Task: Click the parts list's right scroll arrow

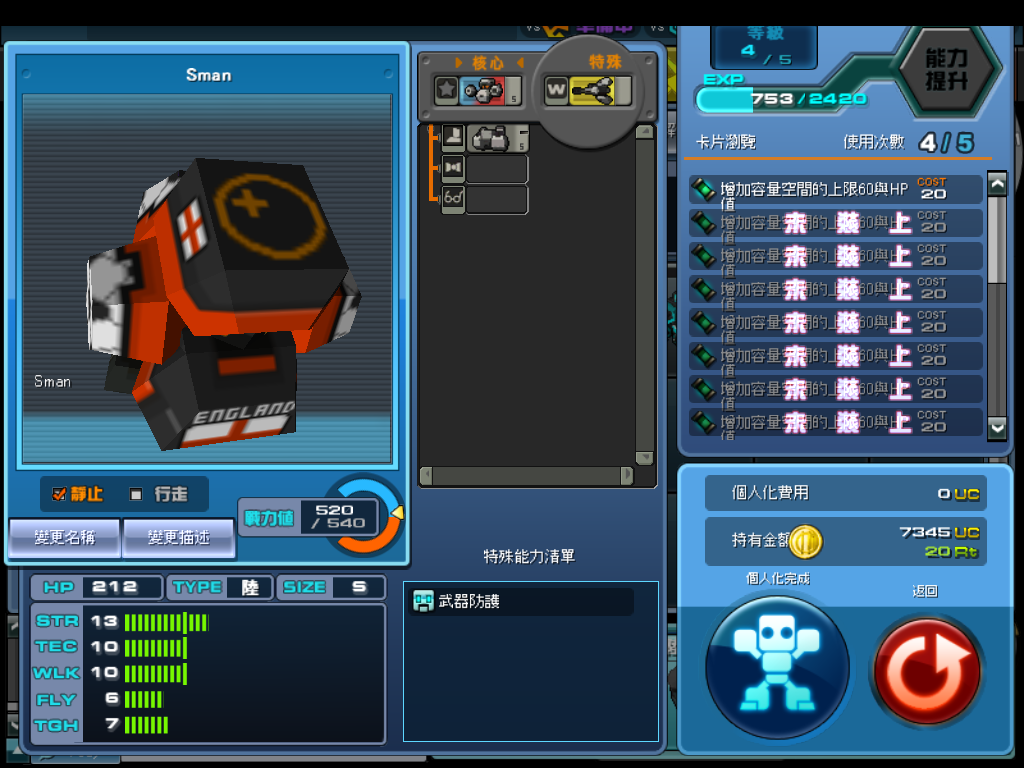Action: click(626, 476)
